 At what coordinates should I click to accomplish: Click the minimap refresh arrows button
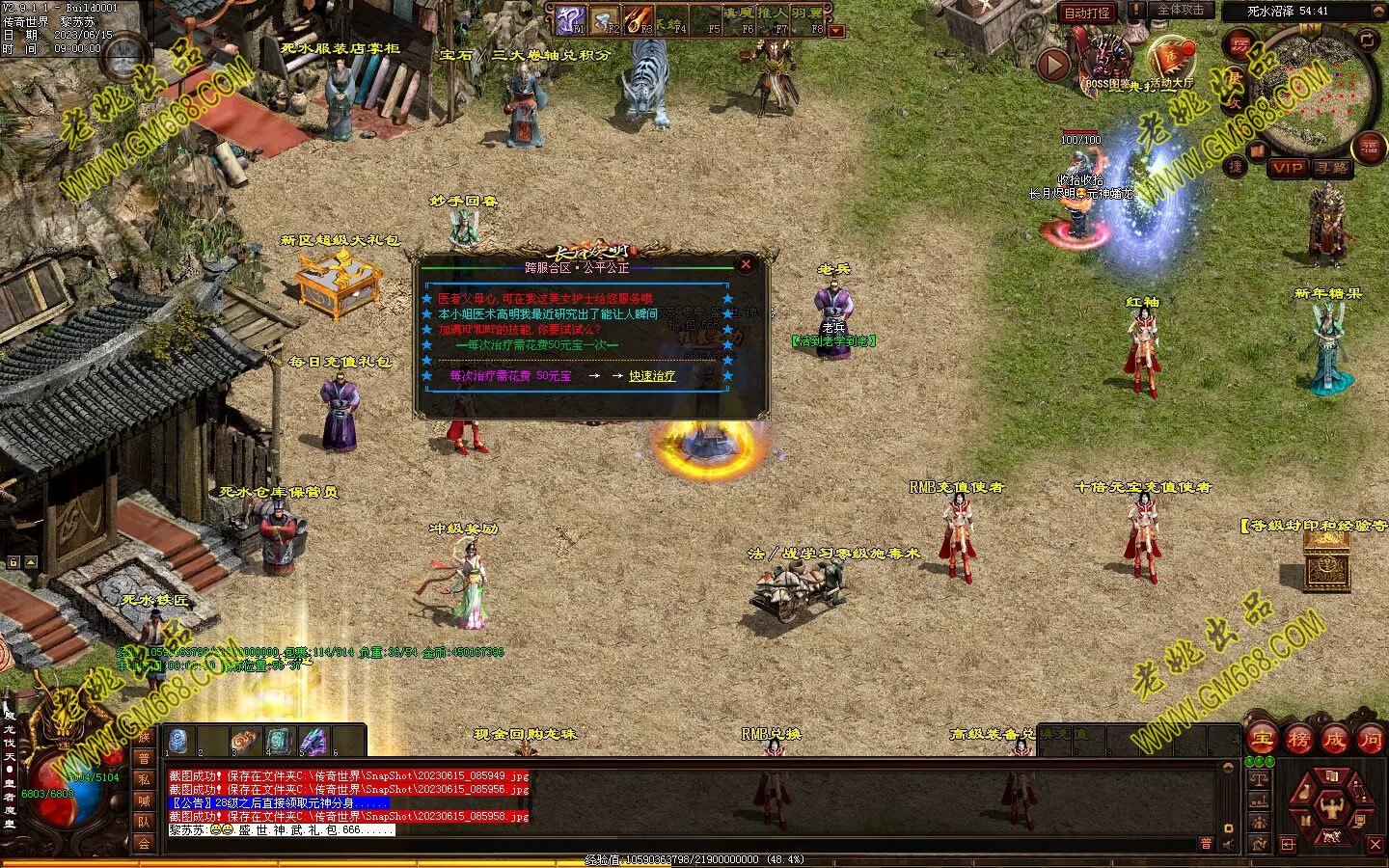(1367, 40)
